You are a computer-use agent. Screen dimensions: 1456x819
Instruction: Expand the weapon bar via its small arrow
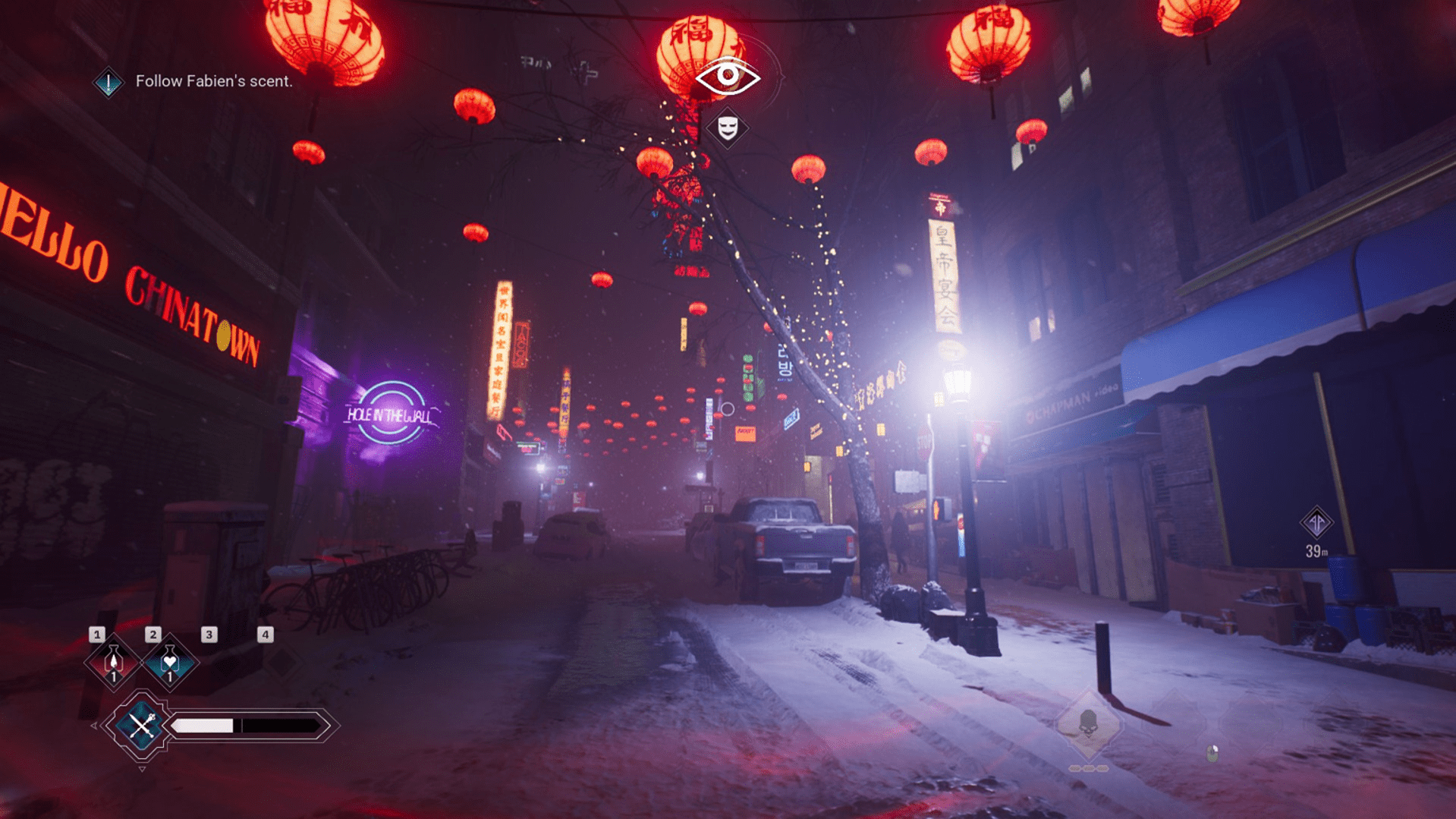(94, 726)
